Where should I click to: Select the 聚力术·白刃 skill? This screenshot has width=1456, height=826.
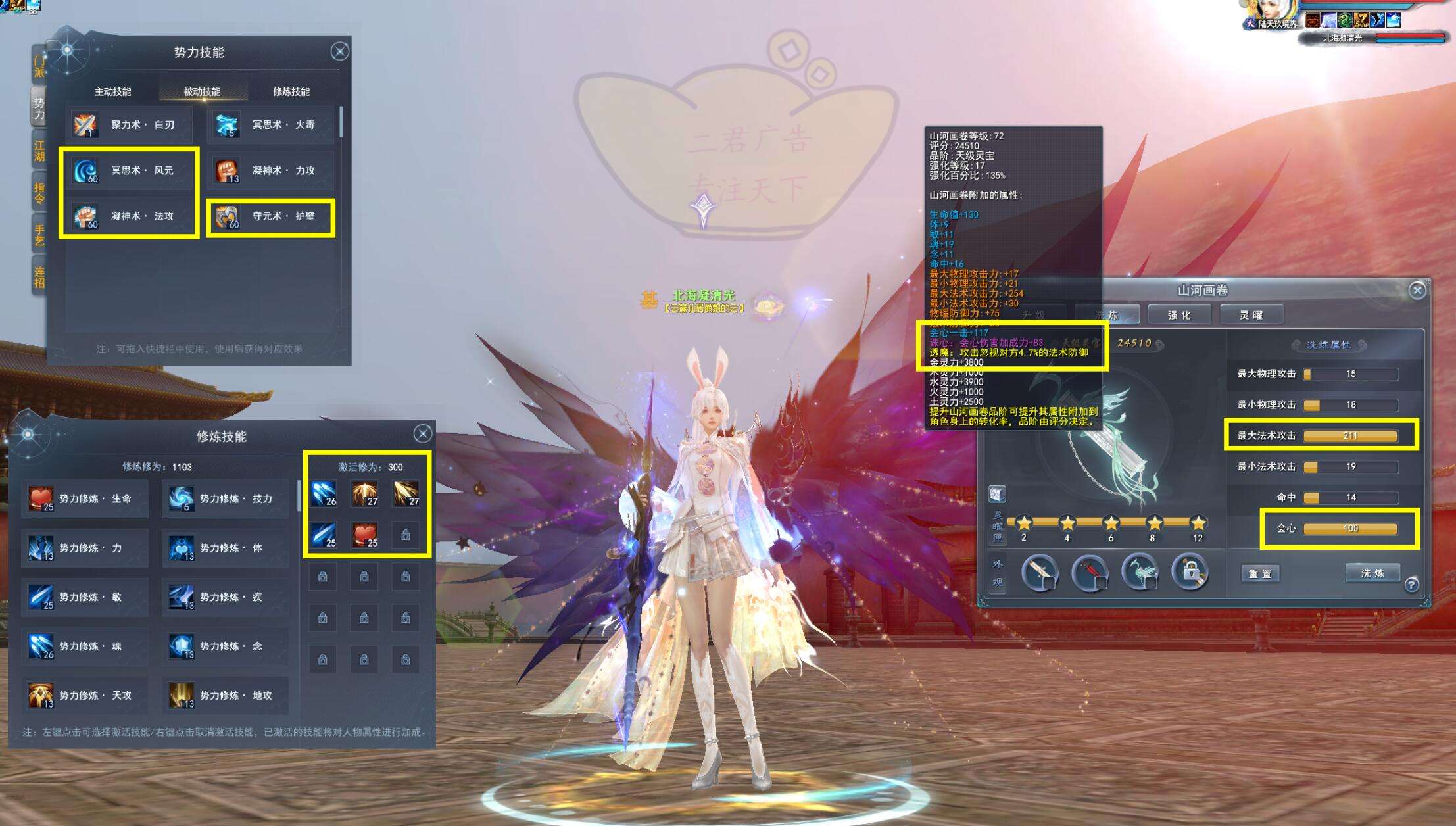129,125
